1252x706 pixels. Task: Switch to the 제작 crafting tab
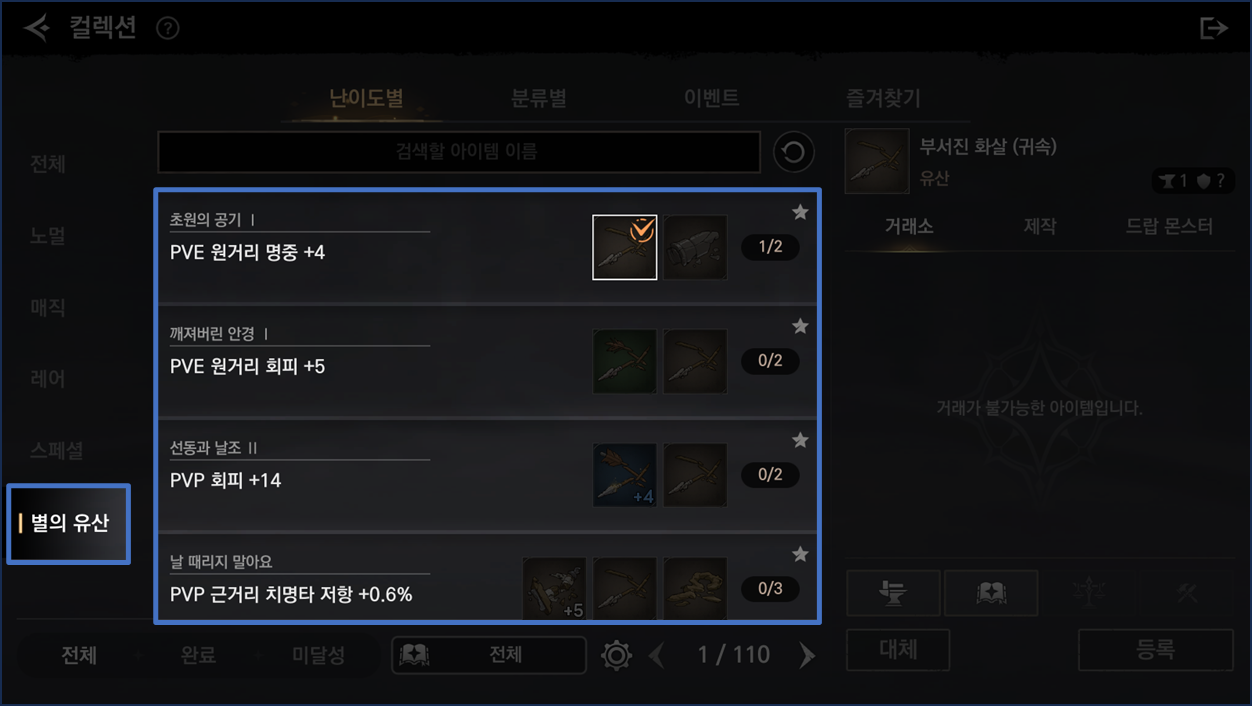1040,227
